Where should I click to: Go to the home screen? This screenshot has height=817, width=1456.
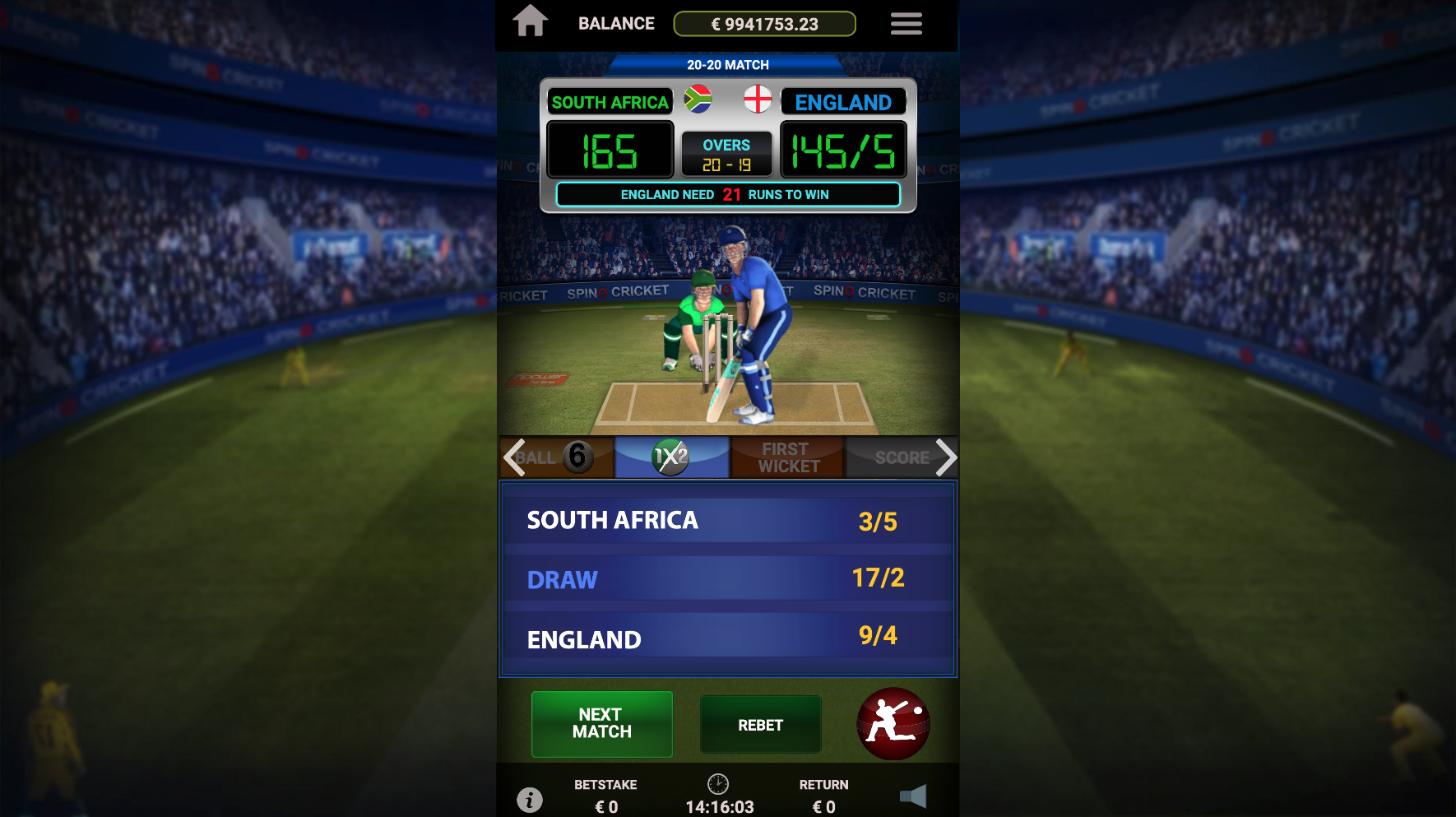[531, 21]
